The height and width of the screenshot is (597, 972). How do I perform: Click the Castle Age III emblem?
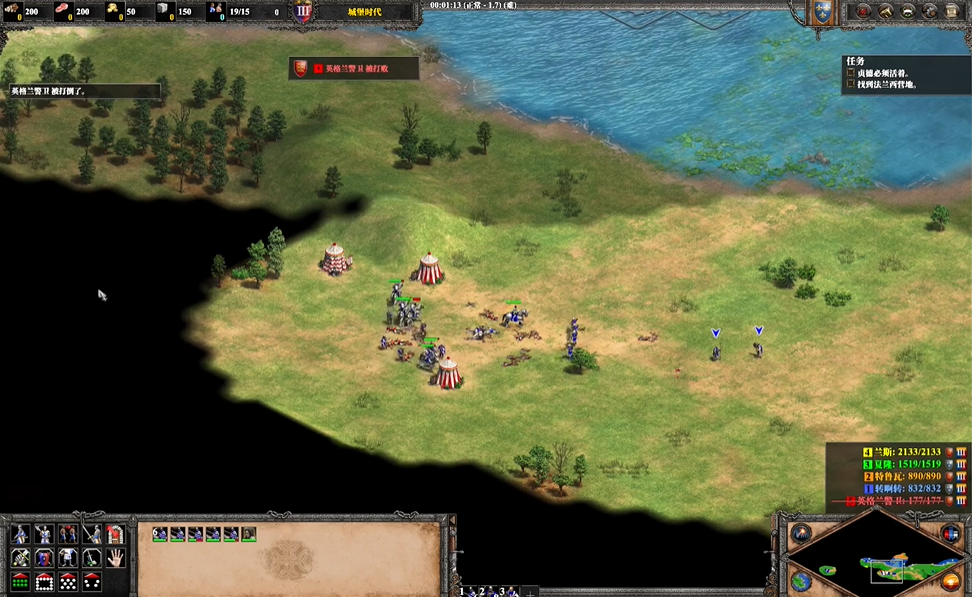[x=303, y=11]
